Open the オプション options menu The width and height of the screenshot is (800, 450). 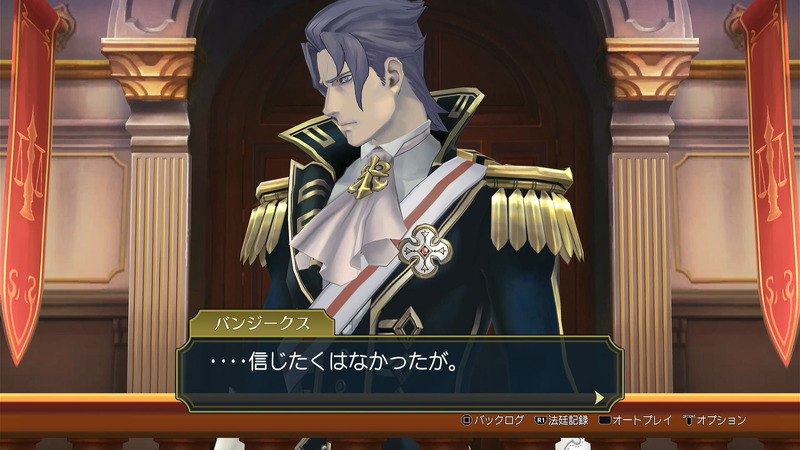pos(715,420)
